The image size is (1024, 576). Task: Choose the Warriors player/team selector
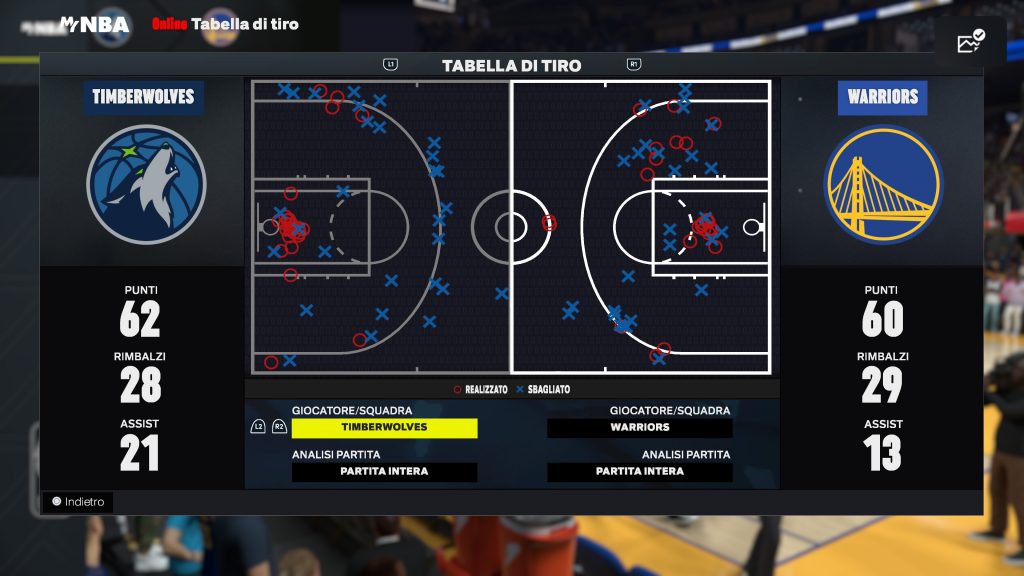point(640,428)
